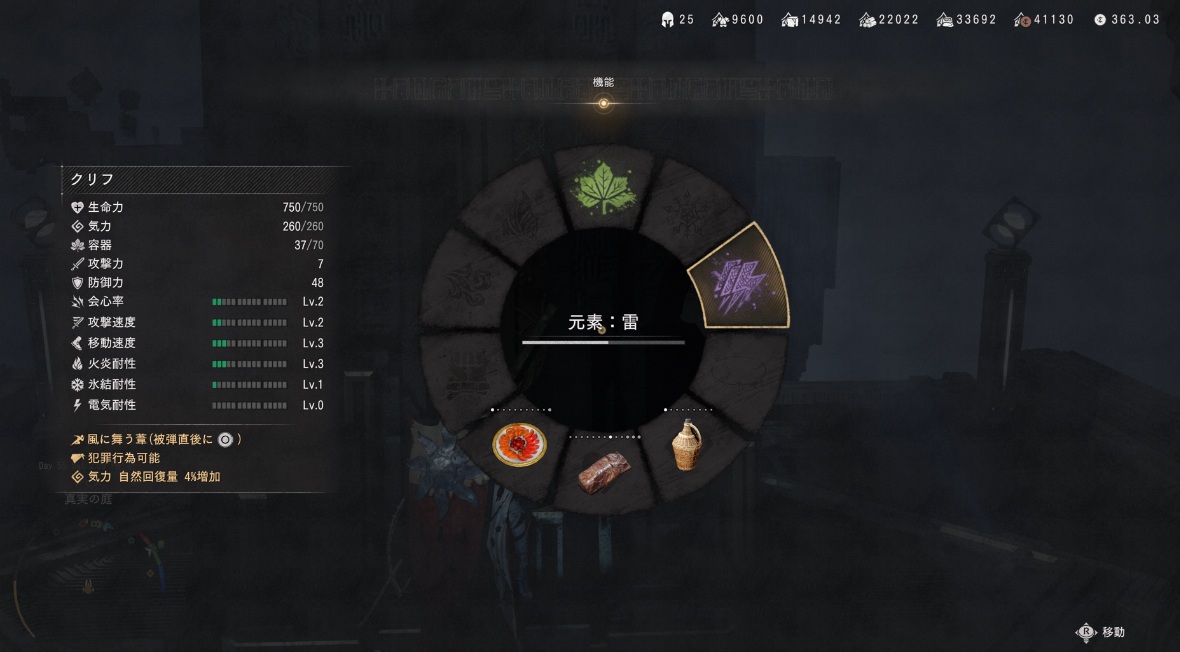Select the purple lightning element segment
Image resolution: width=1180 pixels, height=652 pixels.
[738, 278]
